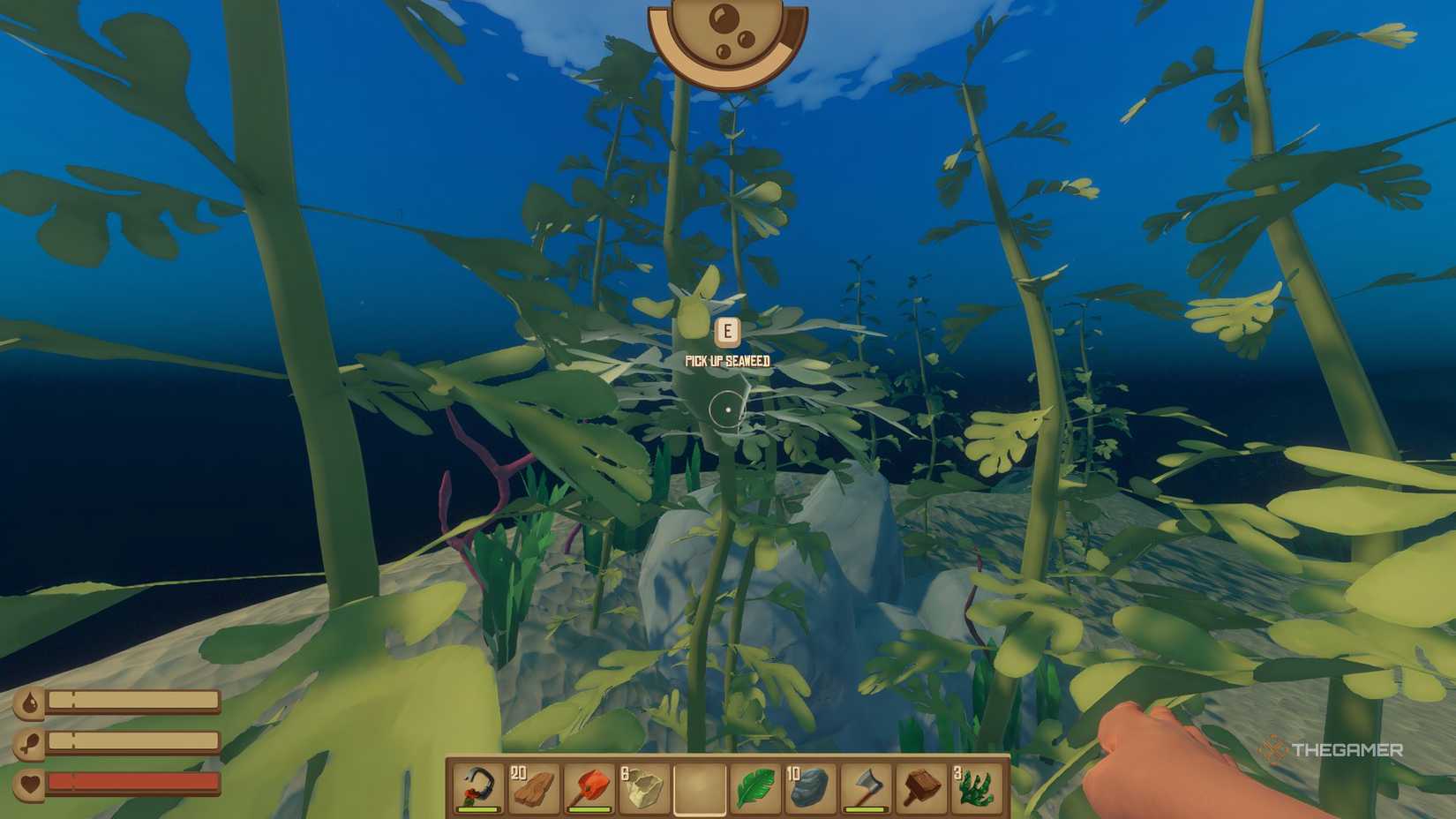
Task: Click the Pick Up Seaweed label
Action: click(x=726, y=360)
